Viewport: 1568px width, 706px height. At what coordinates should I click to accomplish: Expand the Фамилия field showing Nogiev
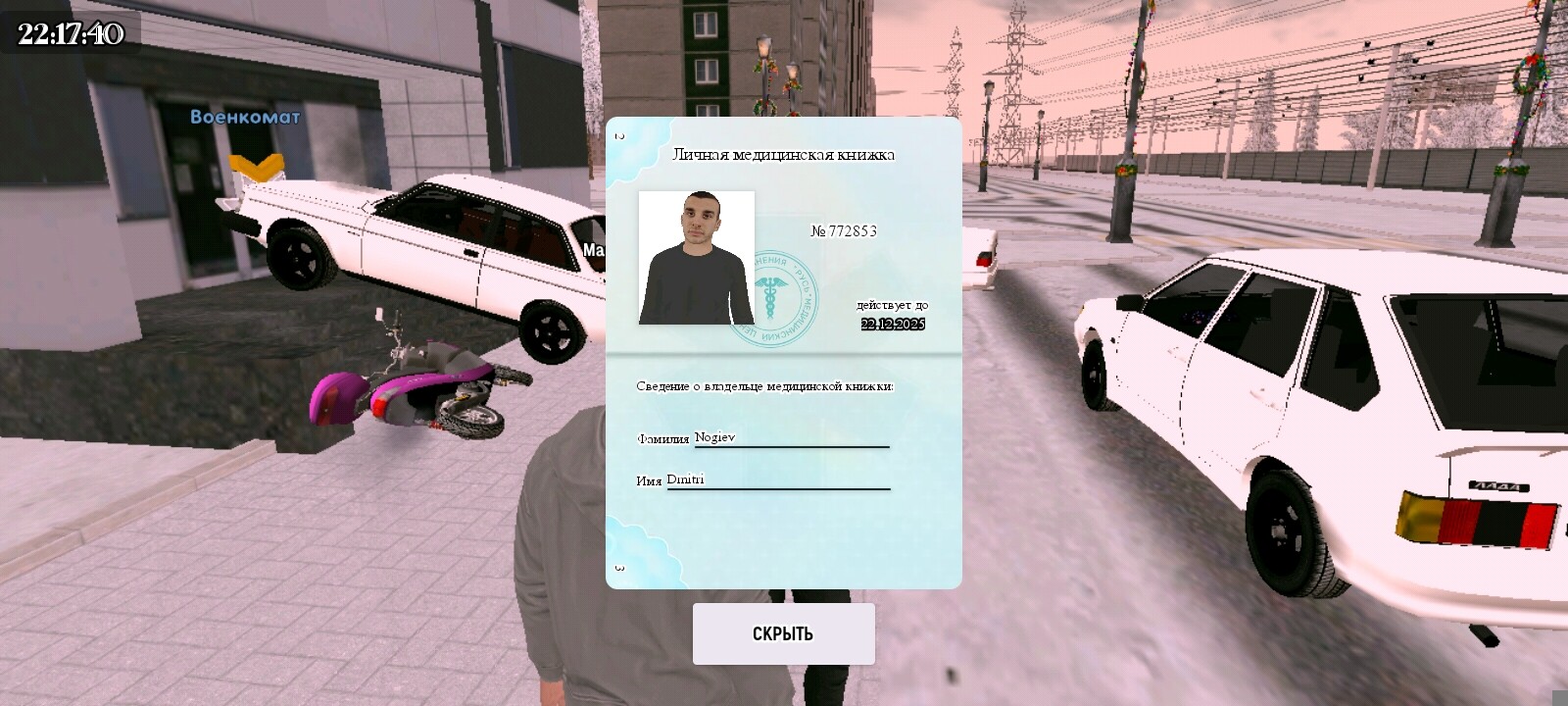tap(715, 438)
